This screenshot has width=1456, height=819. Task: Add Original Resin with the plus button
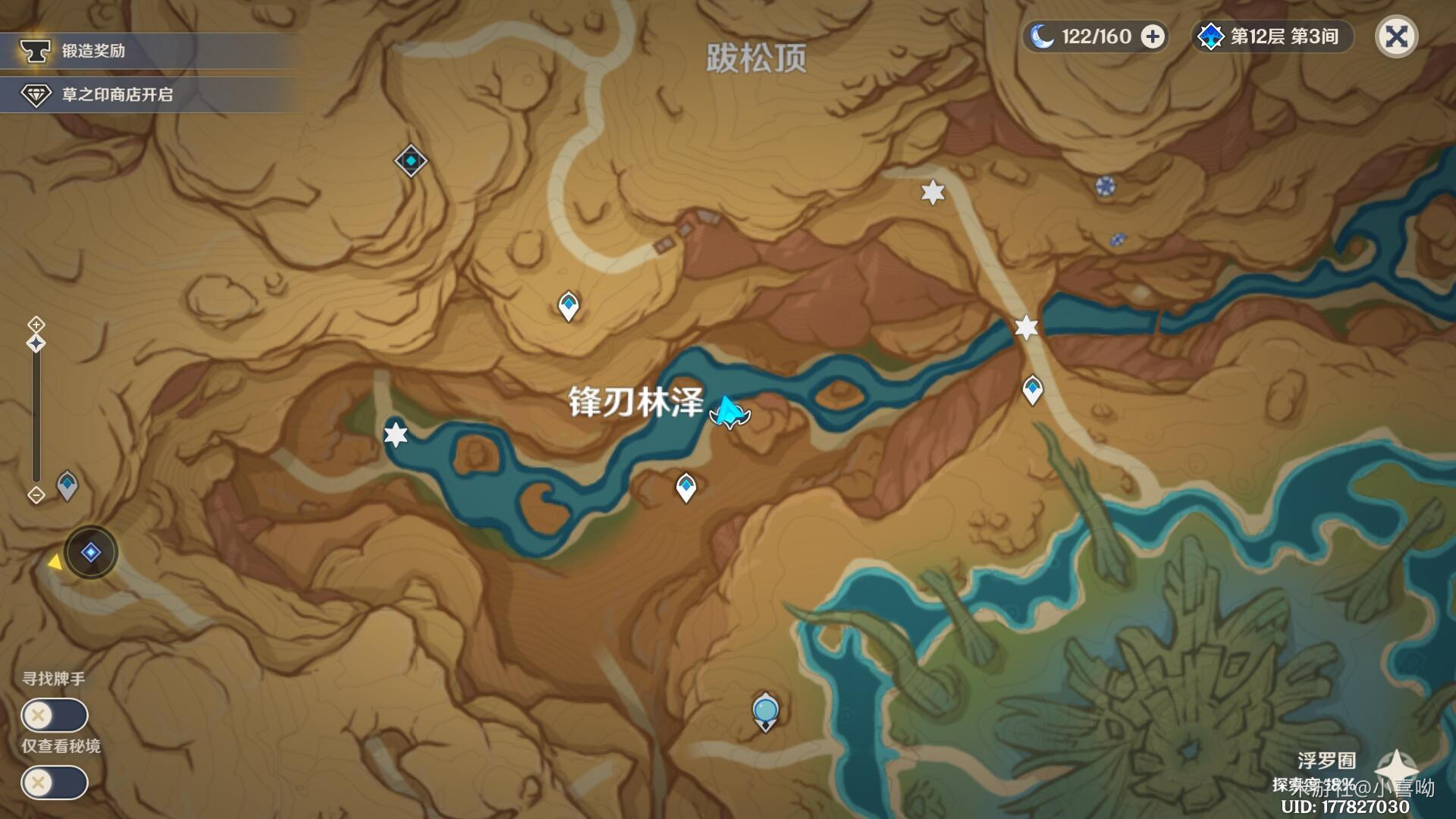1153,36
